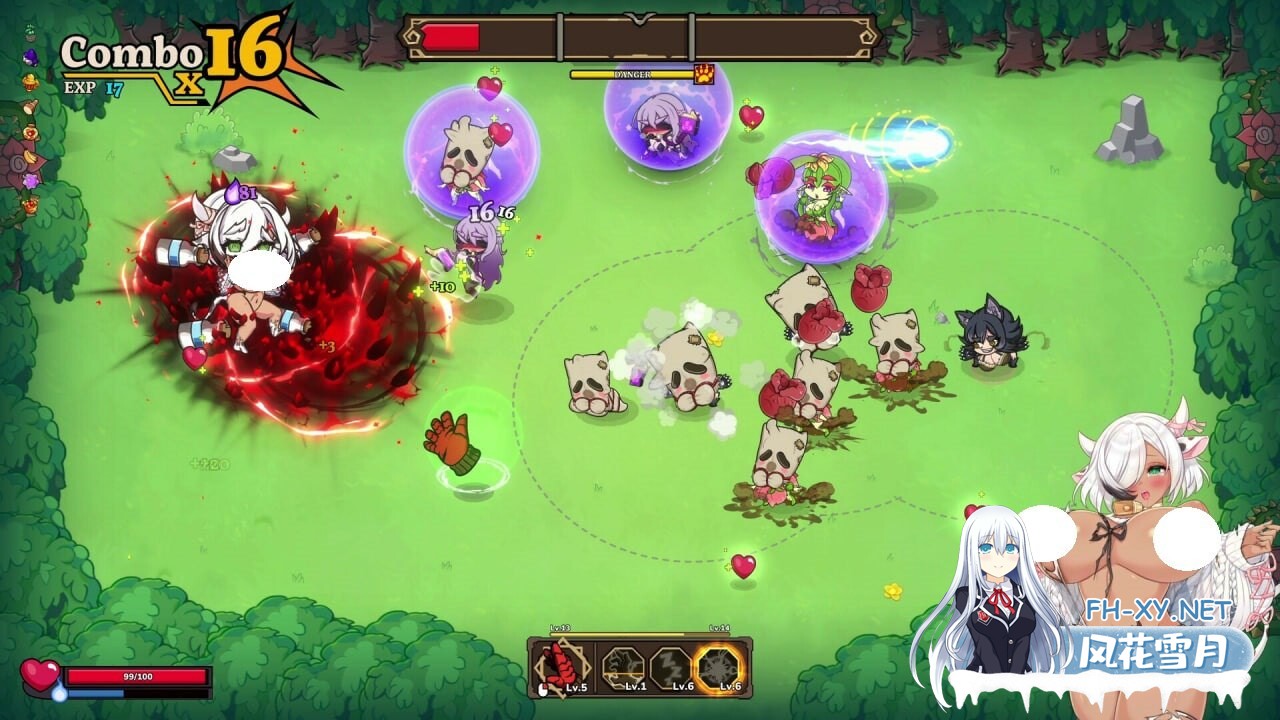Screen dimensions: 1280x720
Task: Click the purple item icon in the buff list
Action: pos(30,57)
